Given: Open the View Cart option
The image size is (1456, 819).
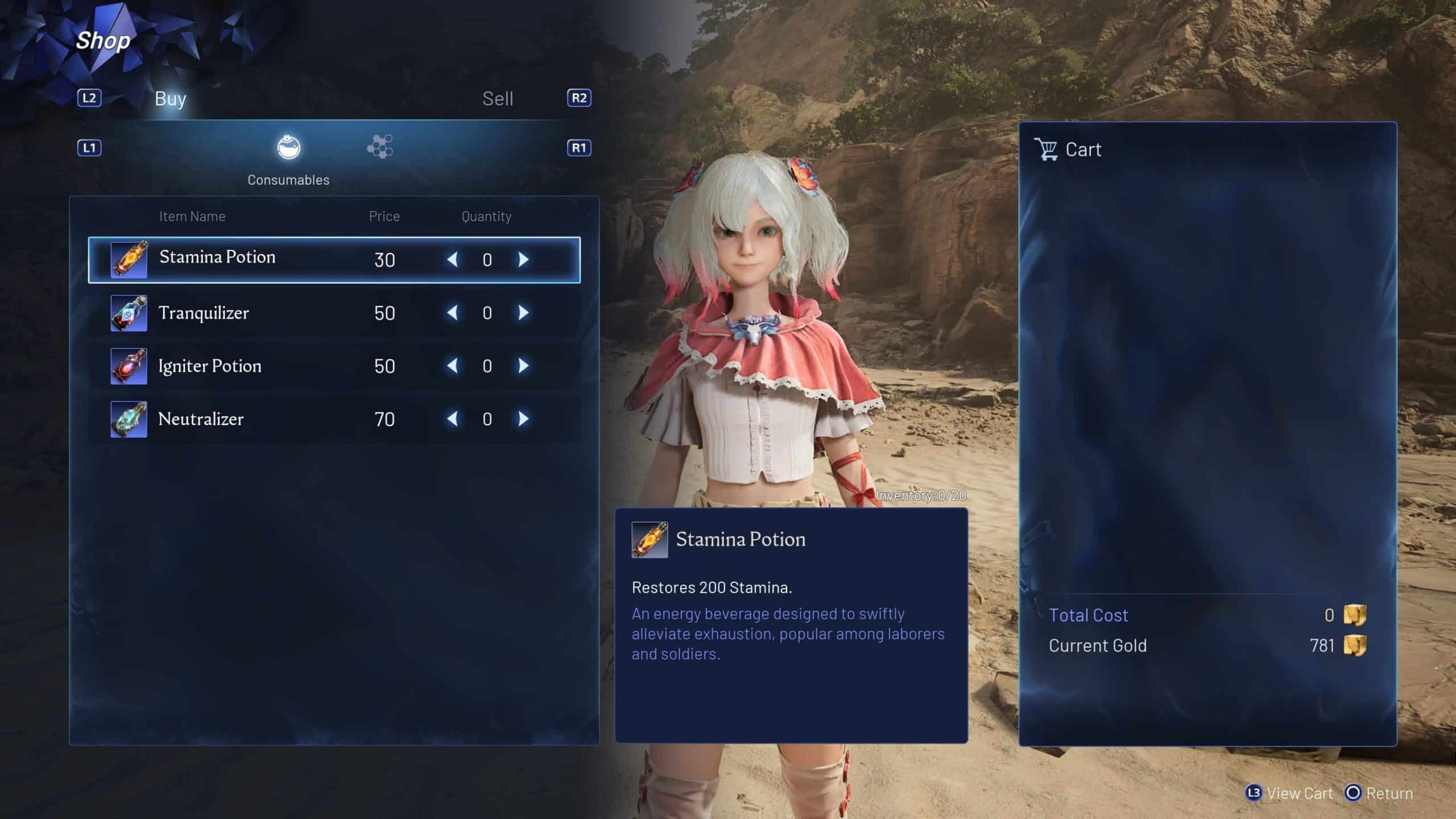Looking at the screenshot, I should (1289, 793).
